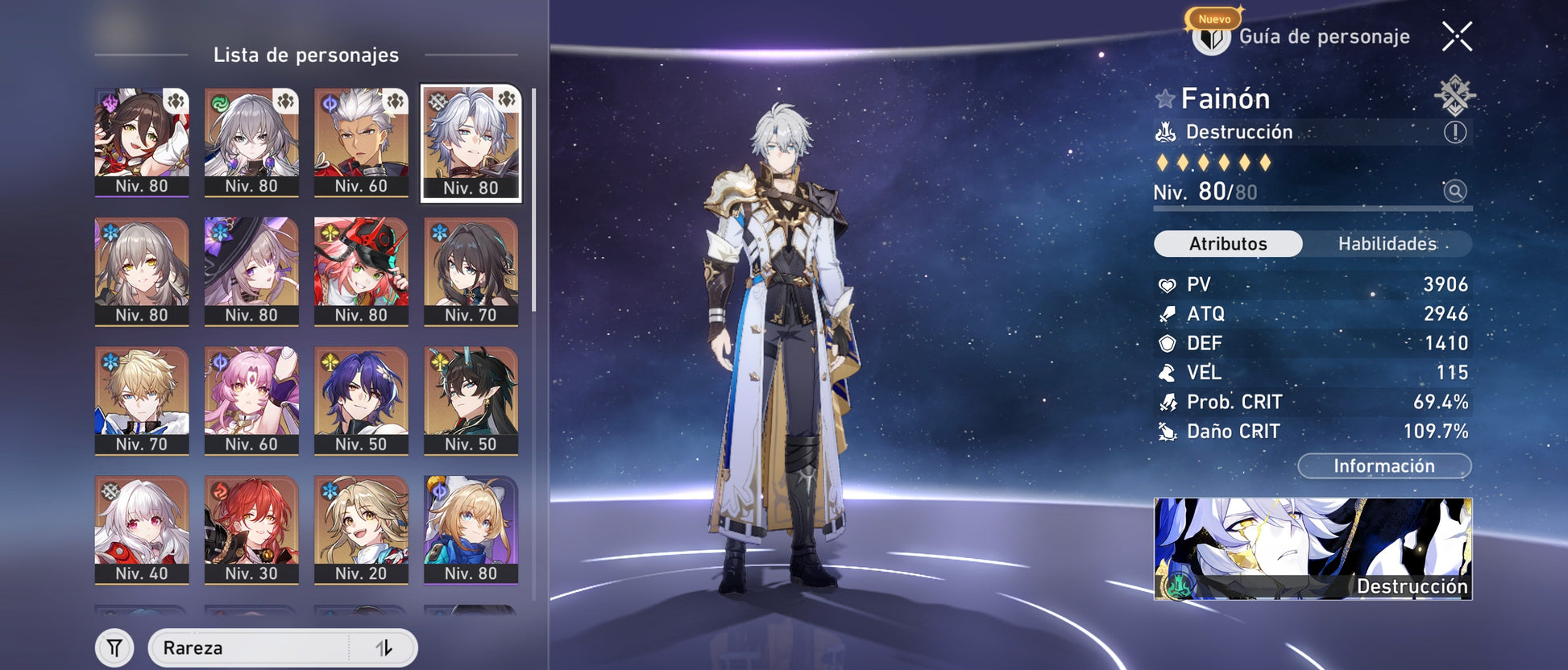
Task: Open the character filter funnel
Action: [114, 647]
